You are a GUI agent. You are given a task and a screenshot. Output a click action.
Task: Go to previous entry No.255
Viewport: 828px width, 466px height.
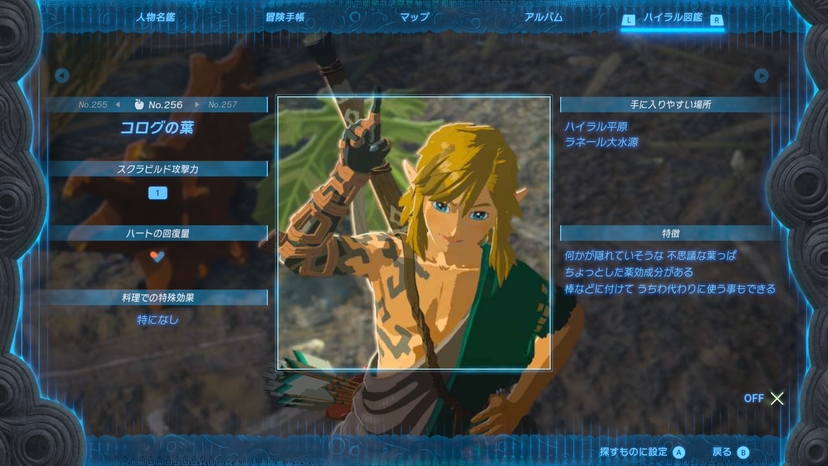93,104
